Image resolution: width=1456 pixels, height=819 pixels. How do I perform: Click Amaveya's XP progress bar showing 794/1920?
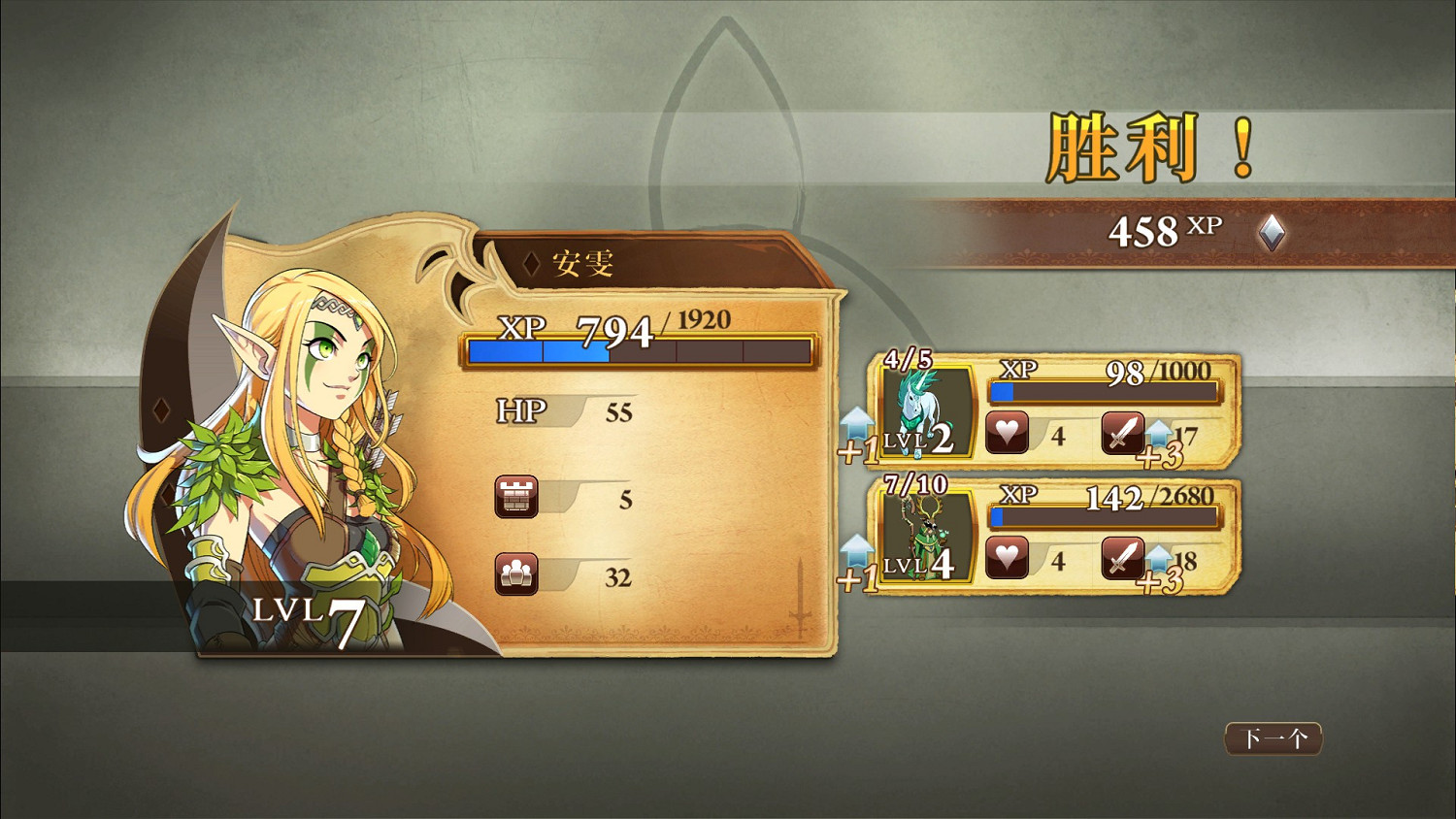coord(639,349)
